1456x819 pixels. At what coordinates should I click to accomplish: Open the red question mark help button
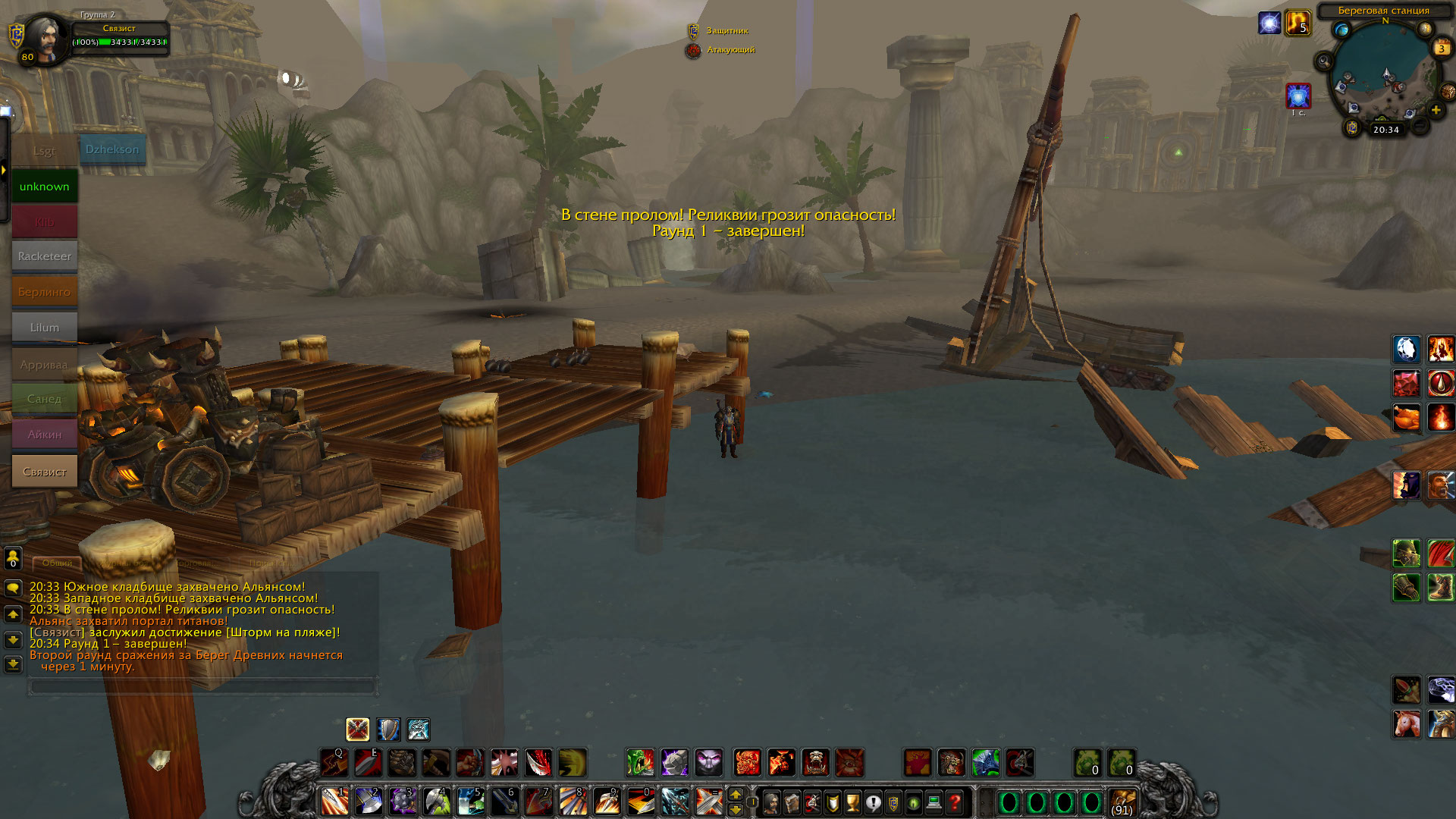[955, 802]
